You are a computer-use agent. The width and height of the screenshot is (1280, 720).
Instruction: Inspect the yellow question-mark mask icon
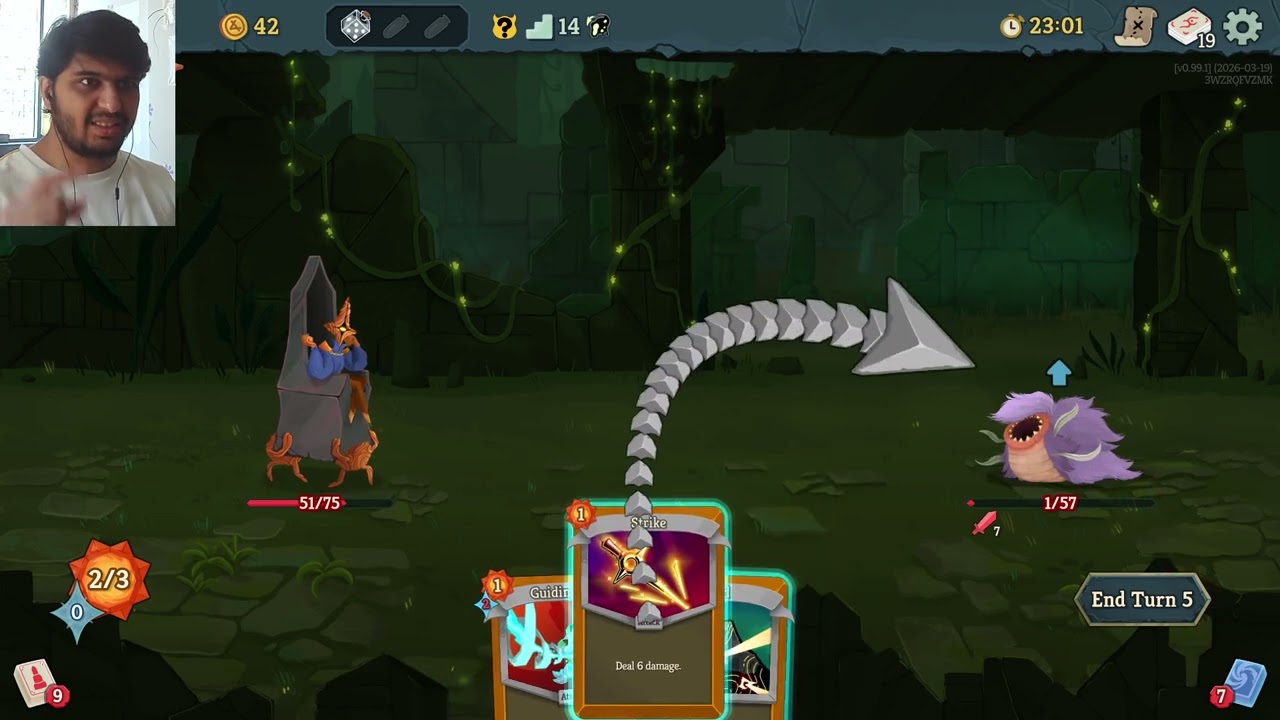[x=505, y=27]
